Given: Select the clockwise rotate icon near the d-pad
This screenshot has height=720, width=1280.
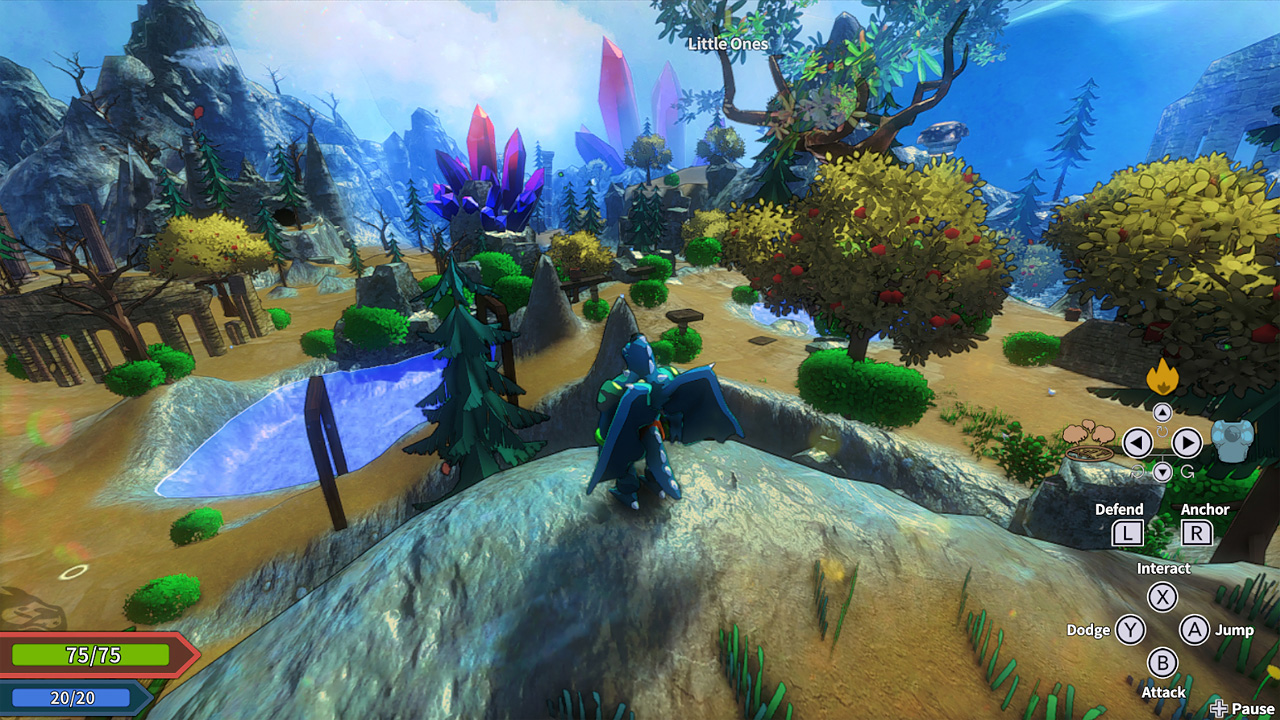Looking at the screenshot, I should [x=1163, y=431].
